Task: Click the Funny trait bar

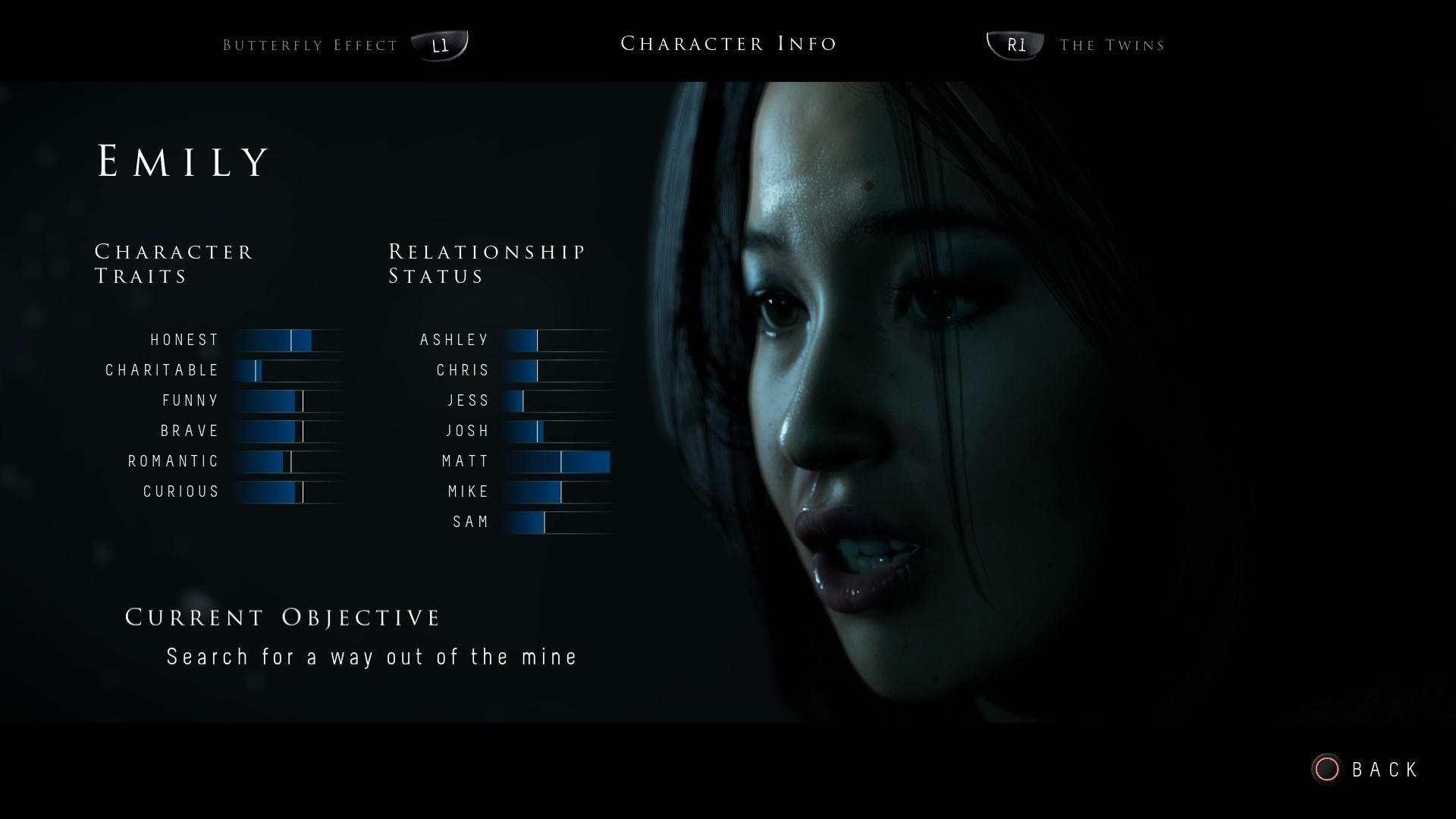Action: point(288,401)
